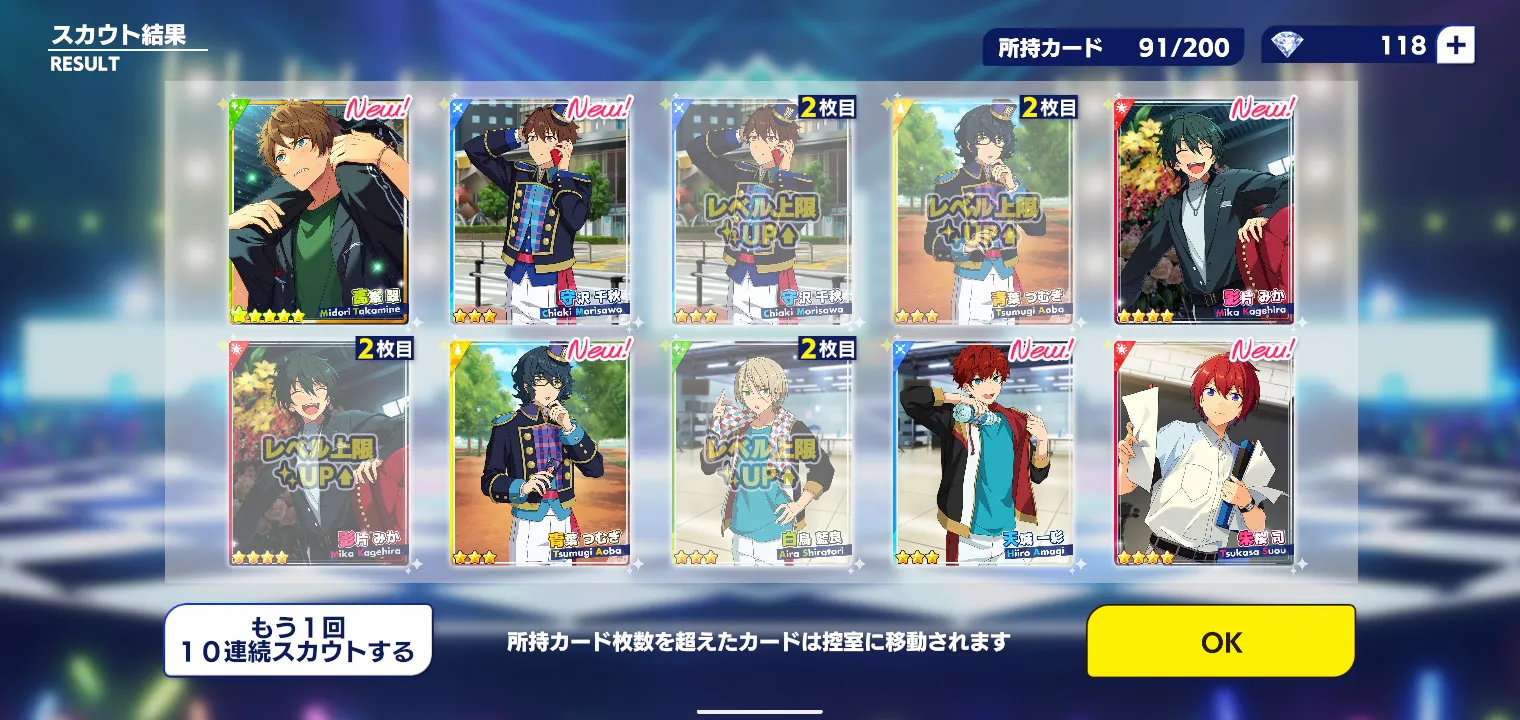Add diamonds using the plus button
Image resolution: width=1520 pixels, height=720 pixels.
click(1455, 46)
